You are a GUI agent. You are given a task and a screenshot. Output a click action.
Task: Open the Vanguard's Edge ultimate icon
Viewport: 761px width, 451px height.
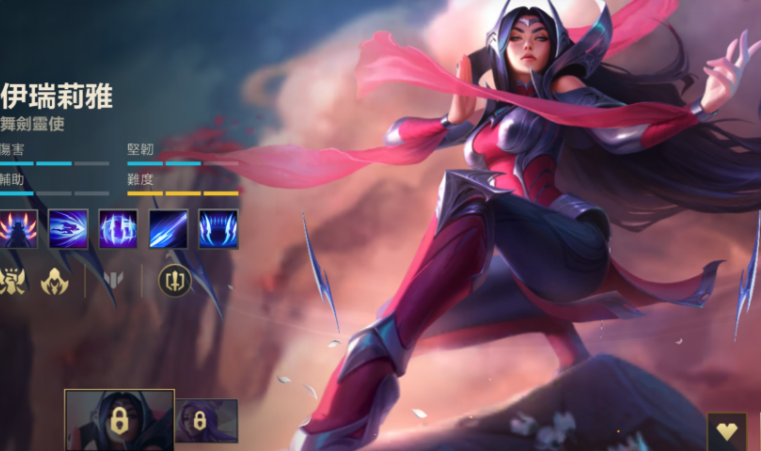coord(218,229)
